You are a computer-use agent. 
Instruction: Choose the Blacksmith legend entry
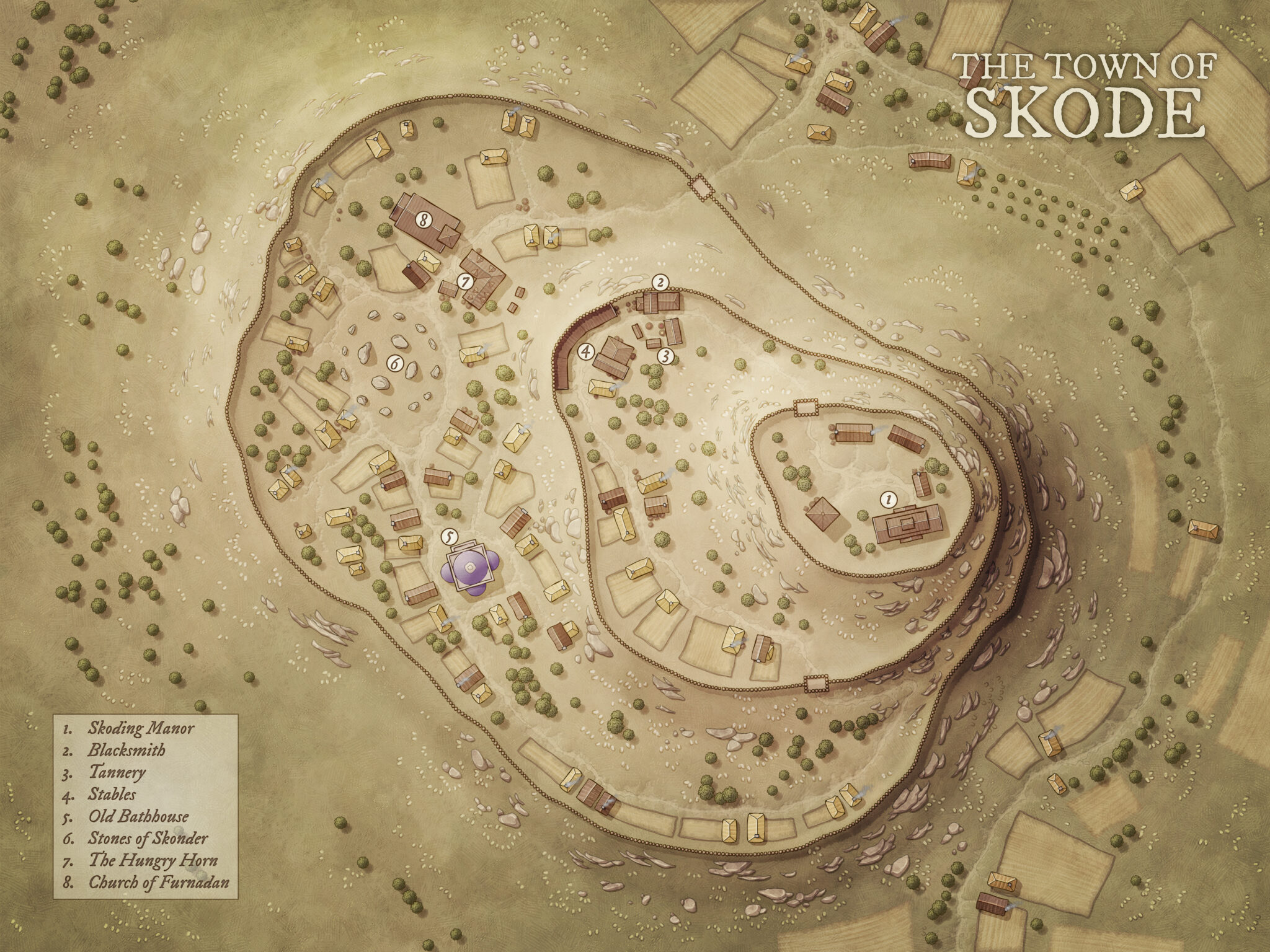point(127,750)
